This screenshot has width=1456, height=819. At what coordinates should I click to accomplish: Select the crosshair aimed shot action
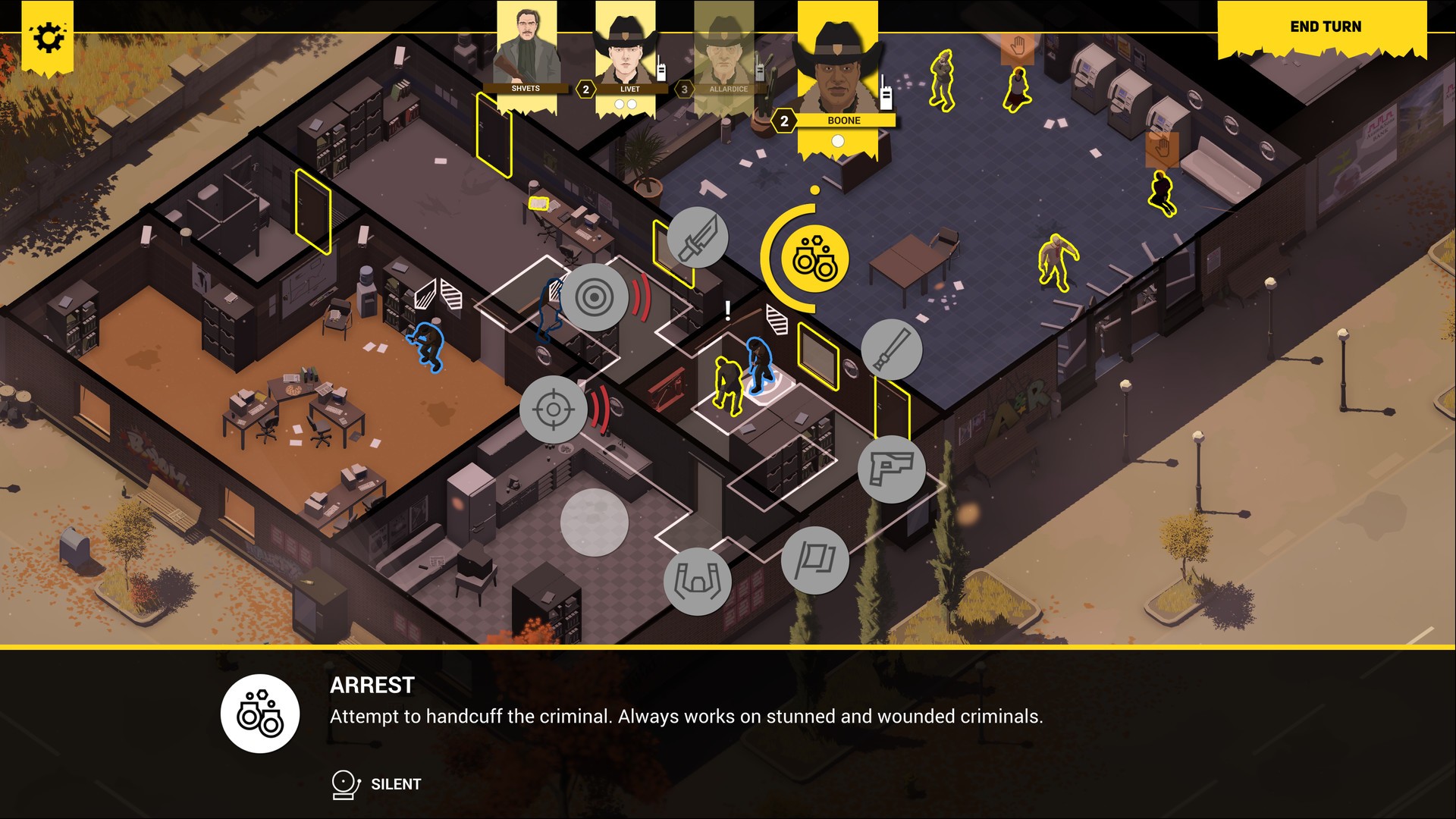554,409
